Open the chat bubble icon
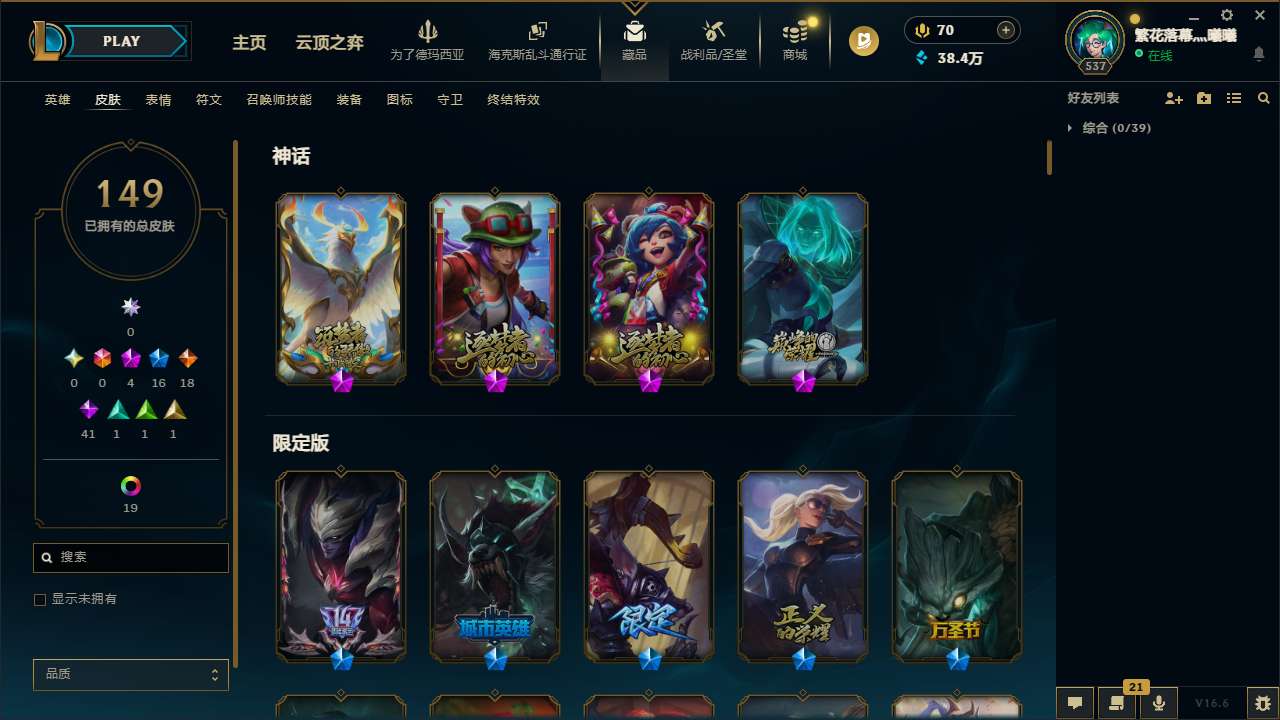Screen dimensions: 1280x720 click(1075, 703)
